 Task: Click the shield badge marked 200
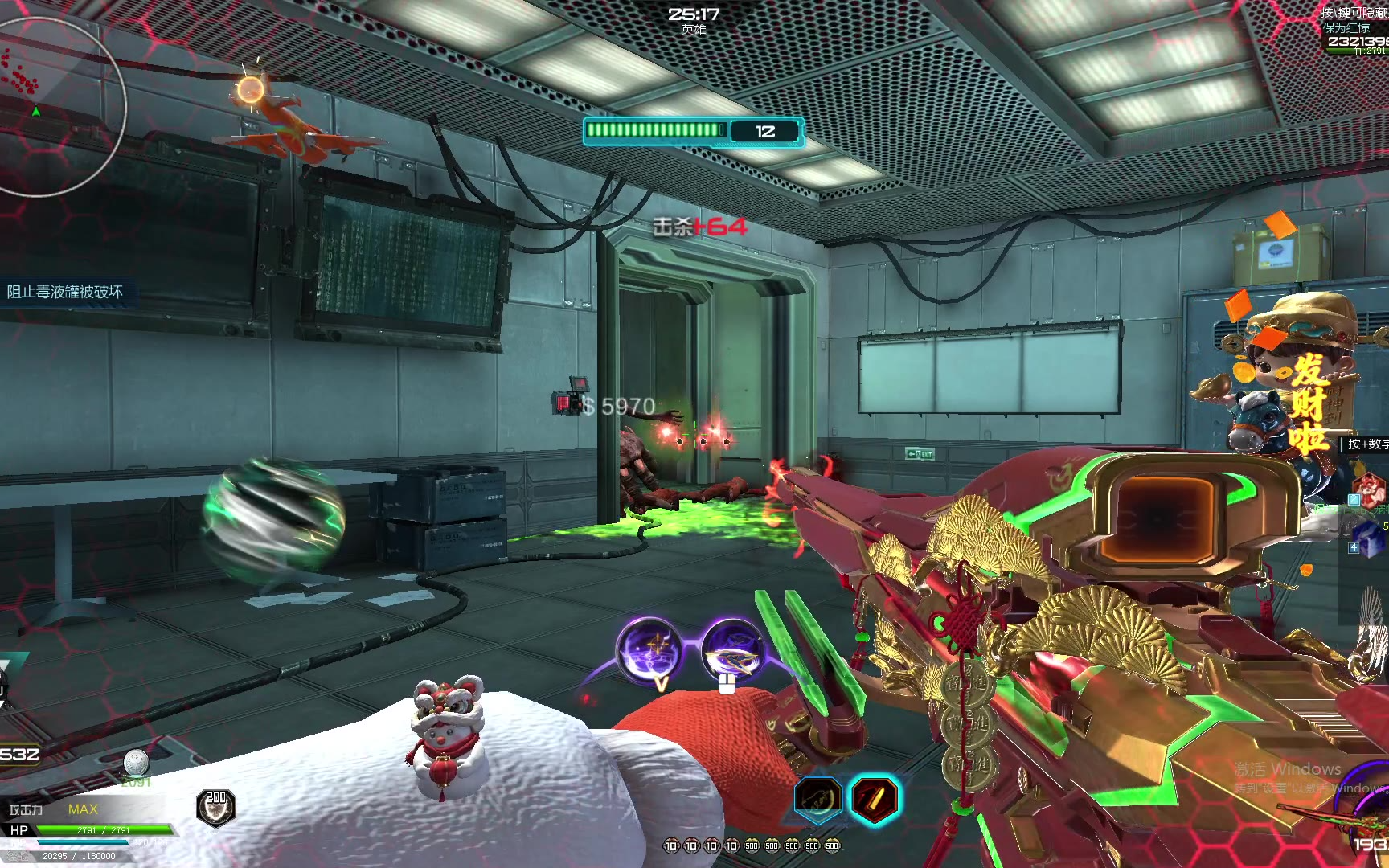(215, 808)
